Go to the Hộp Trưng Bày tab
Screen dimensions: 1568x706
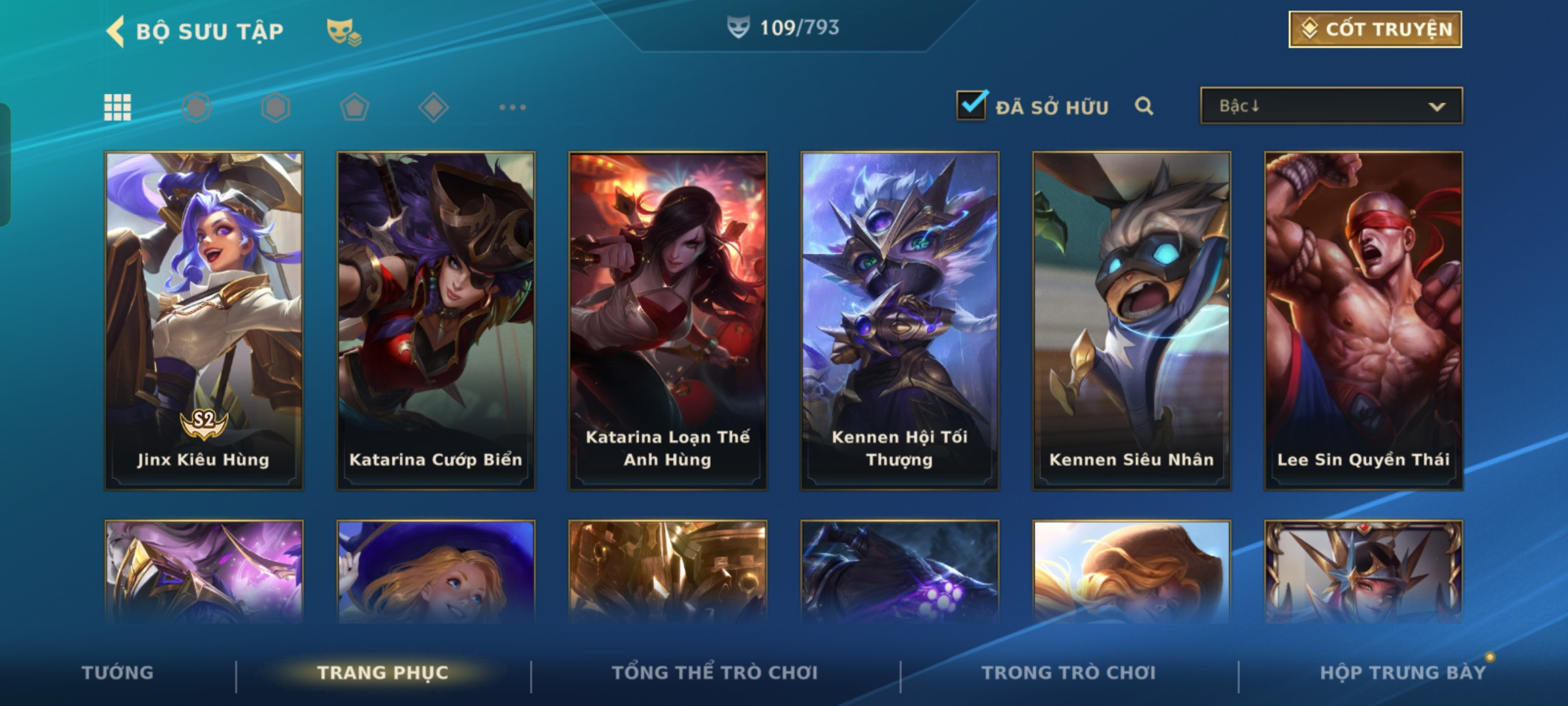(1403, 673)
